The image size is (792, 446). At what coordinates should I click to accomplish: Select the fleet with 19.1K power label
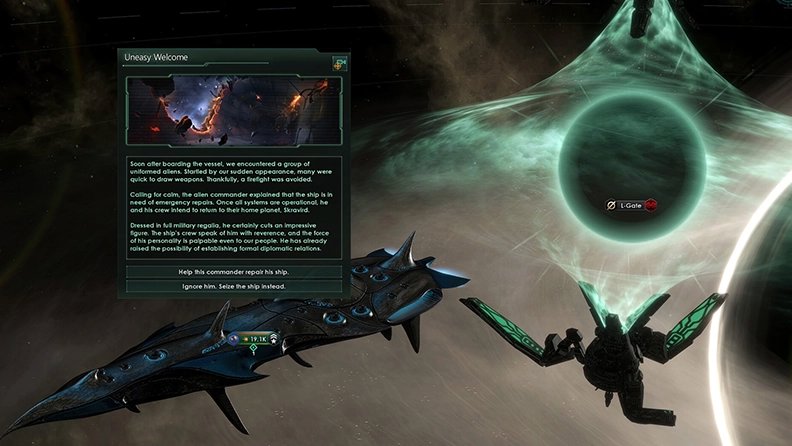tap(255, 339)
